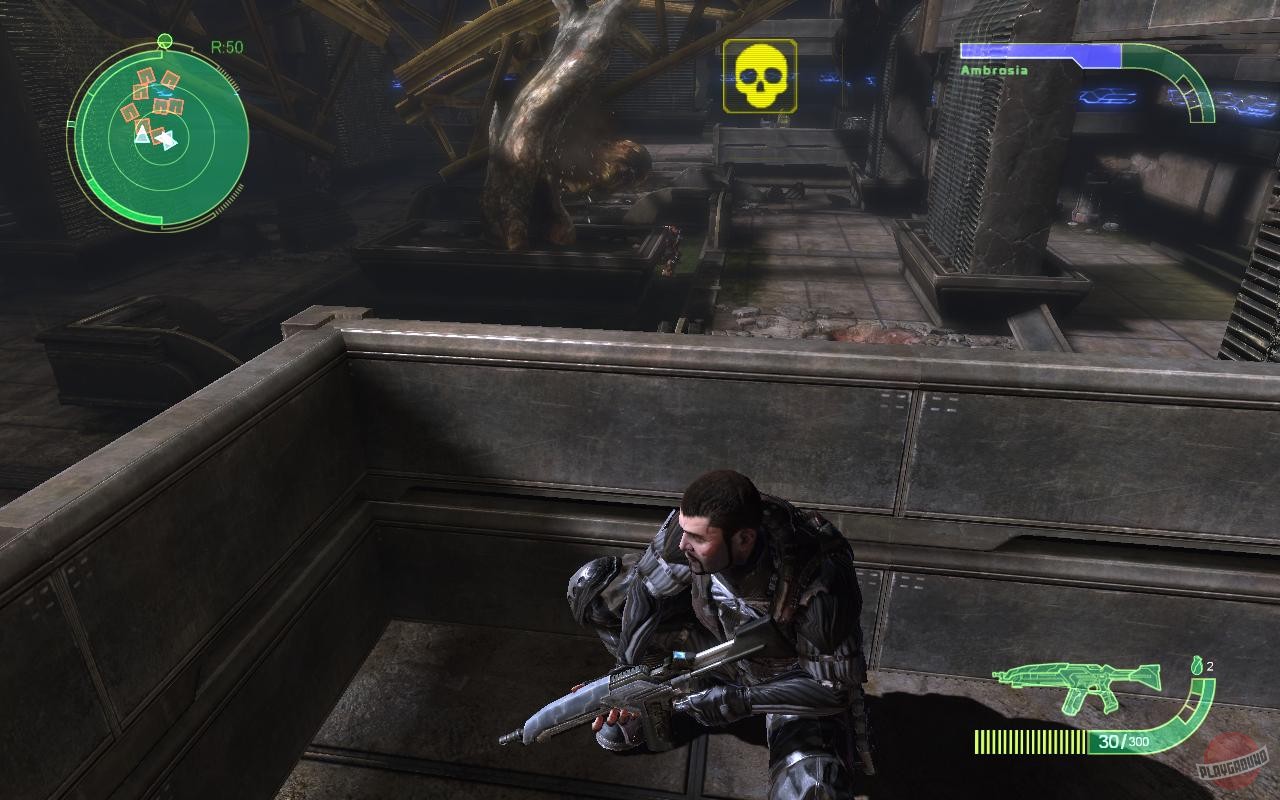Click the white triangle blip on the minimap

[x=142, y=136]
